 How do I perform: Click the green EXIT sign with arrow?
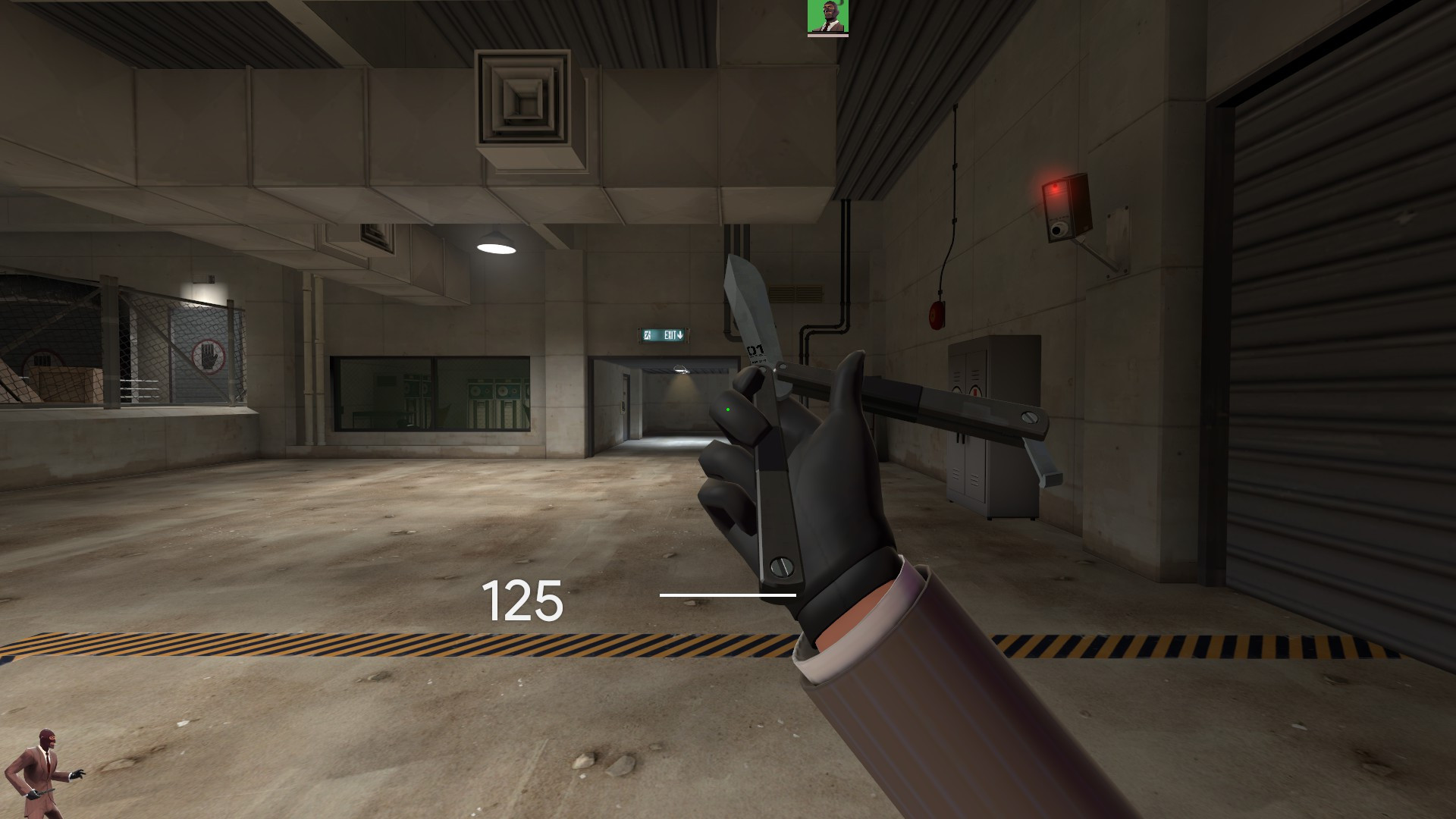(664, 334)
